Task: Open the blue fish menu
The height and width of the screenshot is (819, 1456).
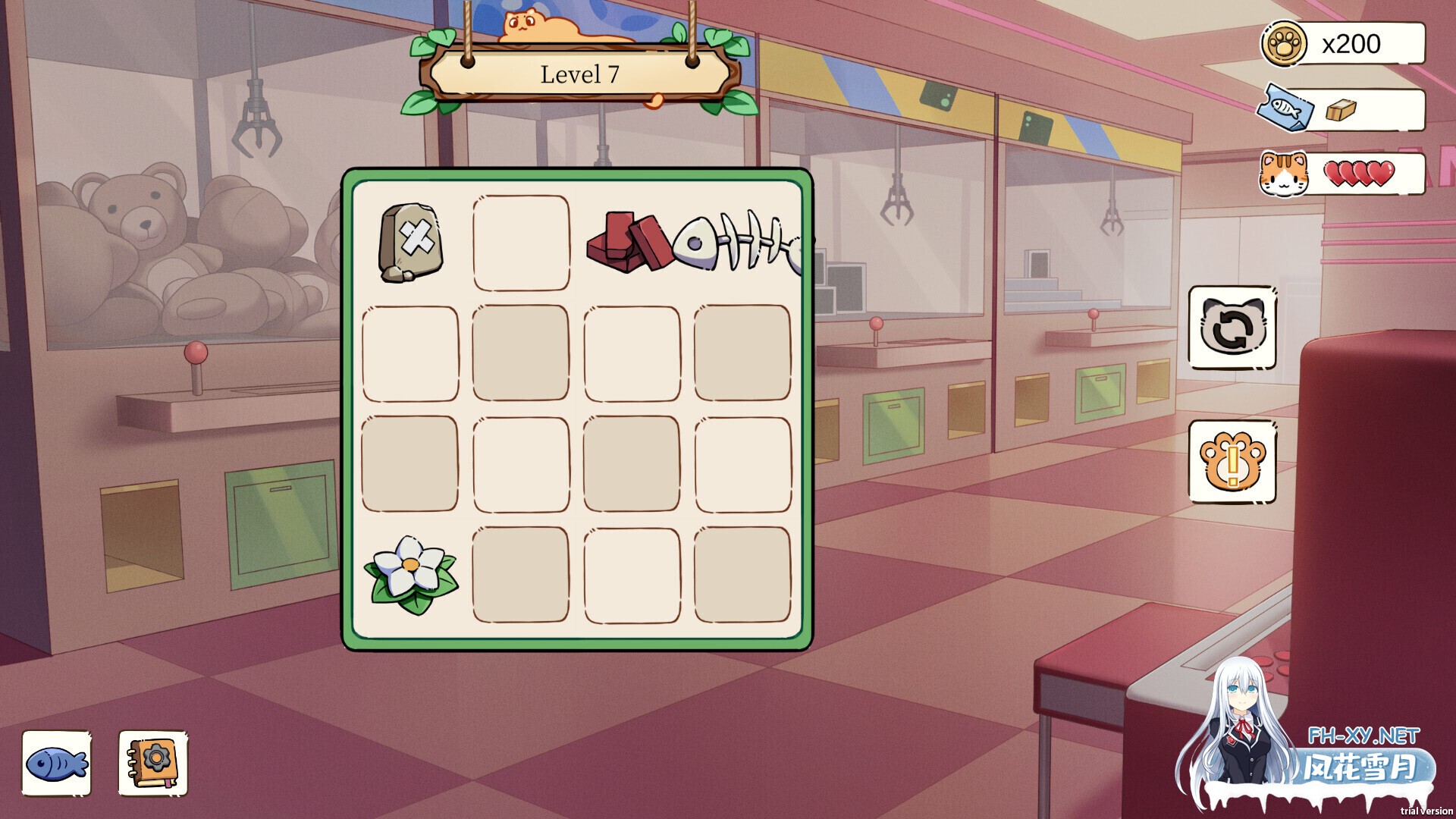Action: (x=56, y=763)
